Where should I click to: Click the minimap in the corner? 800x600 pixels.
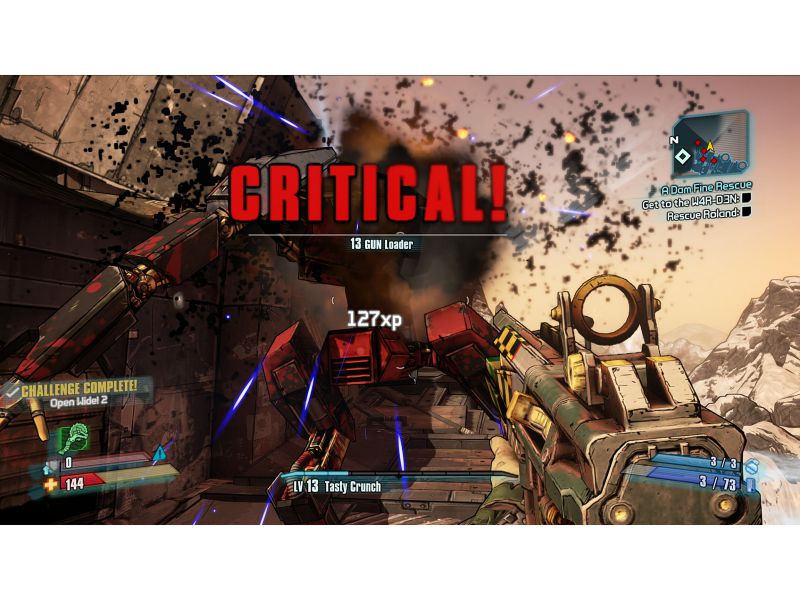tap(711, 145)
